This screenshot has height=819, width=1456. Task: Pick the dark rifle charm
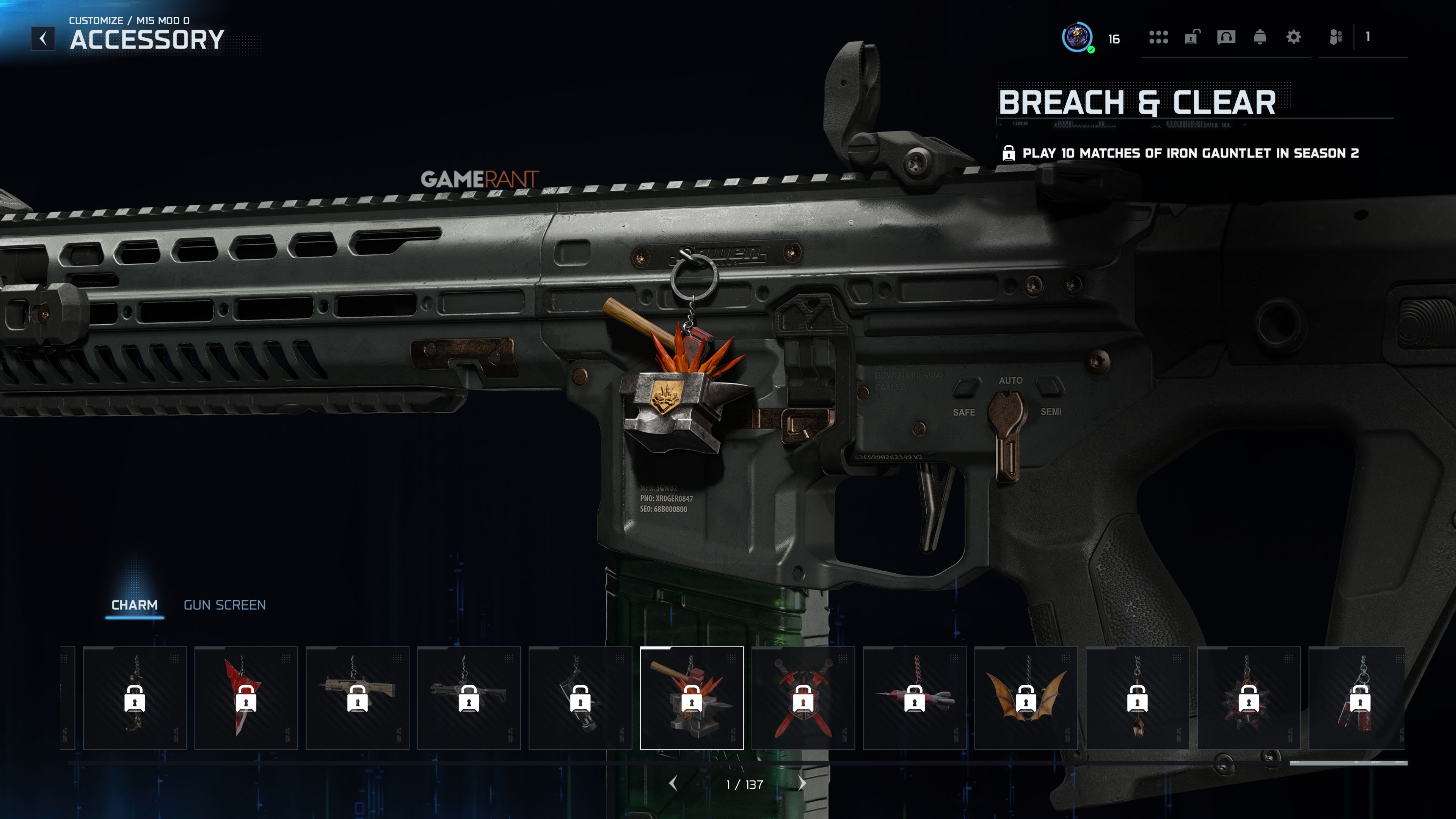[x=469, y=698]
